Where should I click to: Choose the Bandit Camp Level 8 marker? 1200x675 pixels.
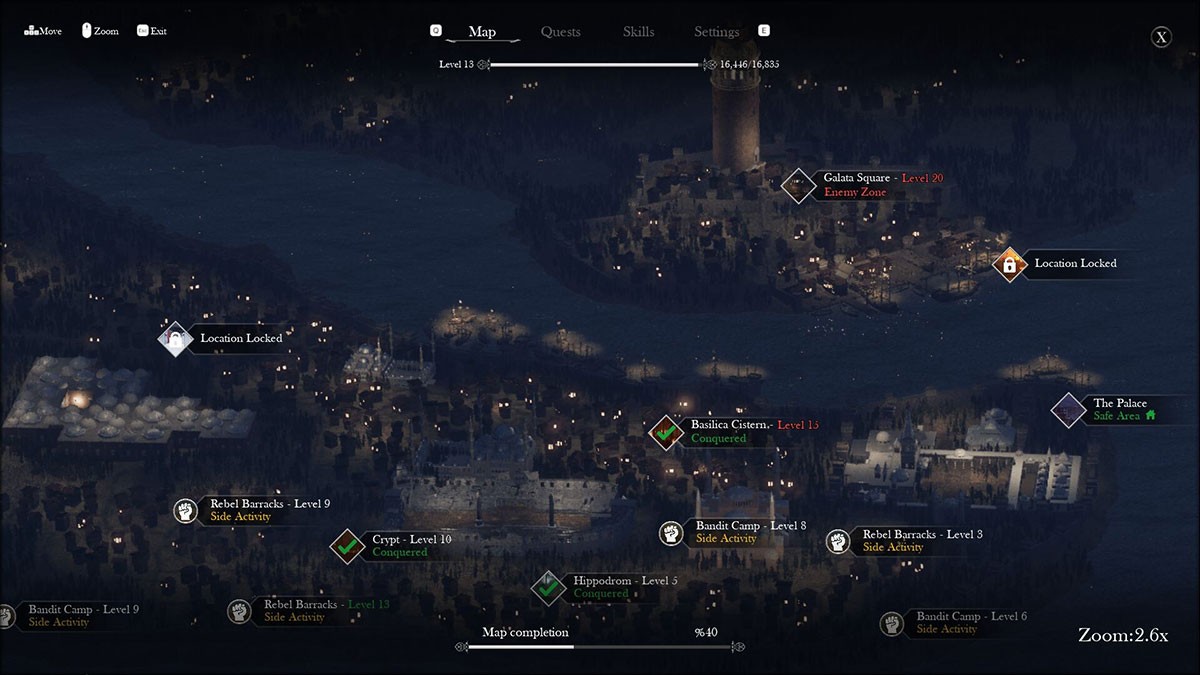[x=670, y=532]
